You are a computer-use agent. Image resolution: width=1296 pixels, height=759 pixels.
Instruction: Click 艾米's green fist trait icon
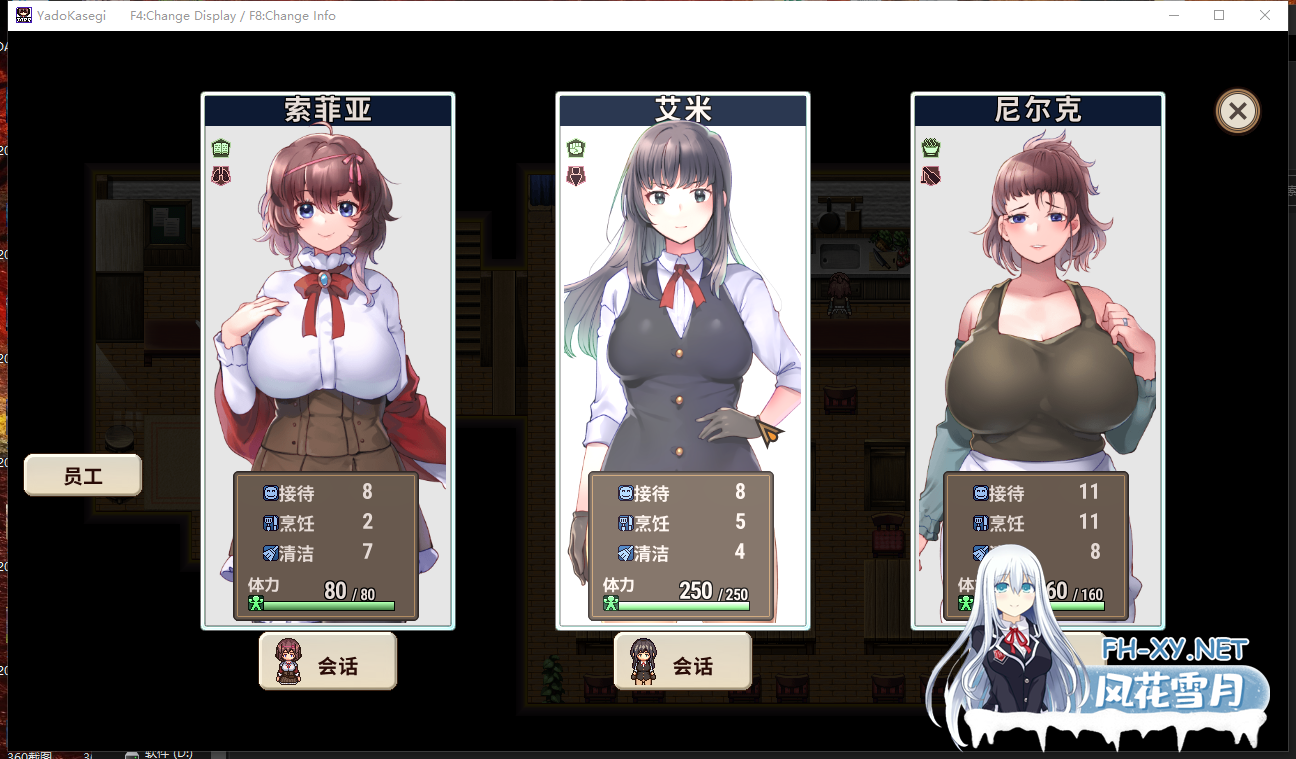[575, 146]
